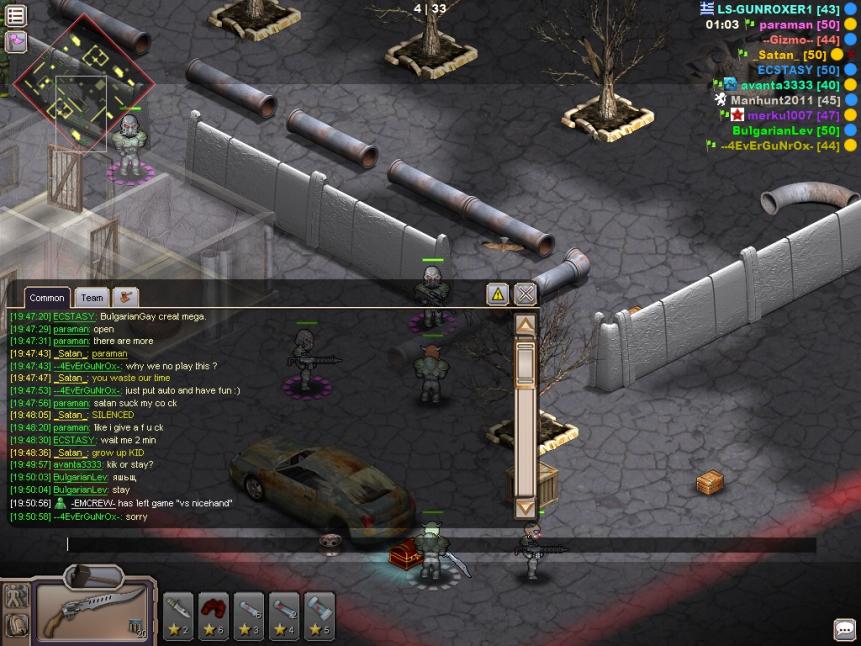Screen dimensions: 861x646
Task: Switch to the Team chat tab
Action: click(x=92, y=297)
